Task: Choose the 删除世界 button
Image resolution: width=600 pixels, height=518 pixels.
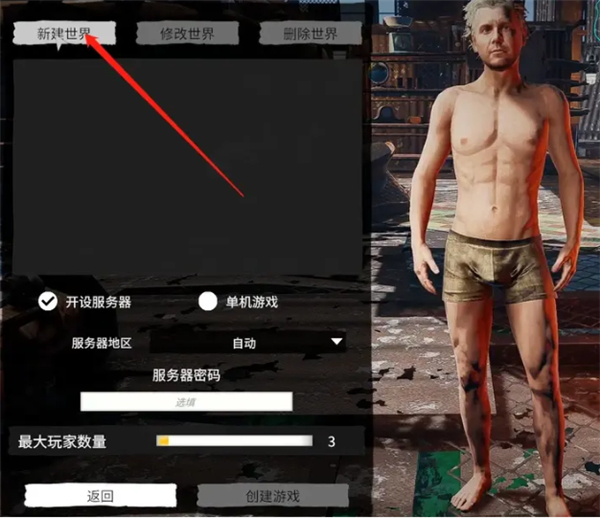Action: 310,32
